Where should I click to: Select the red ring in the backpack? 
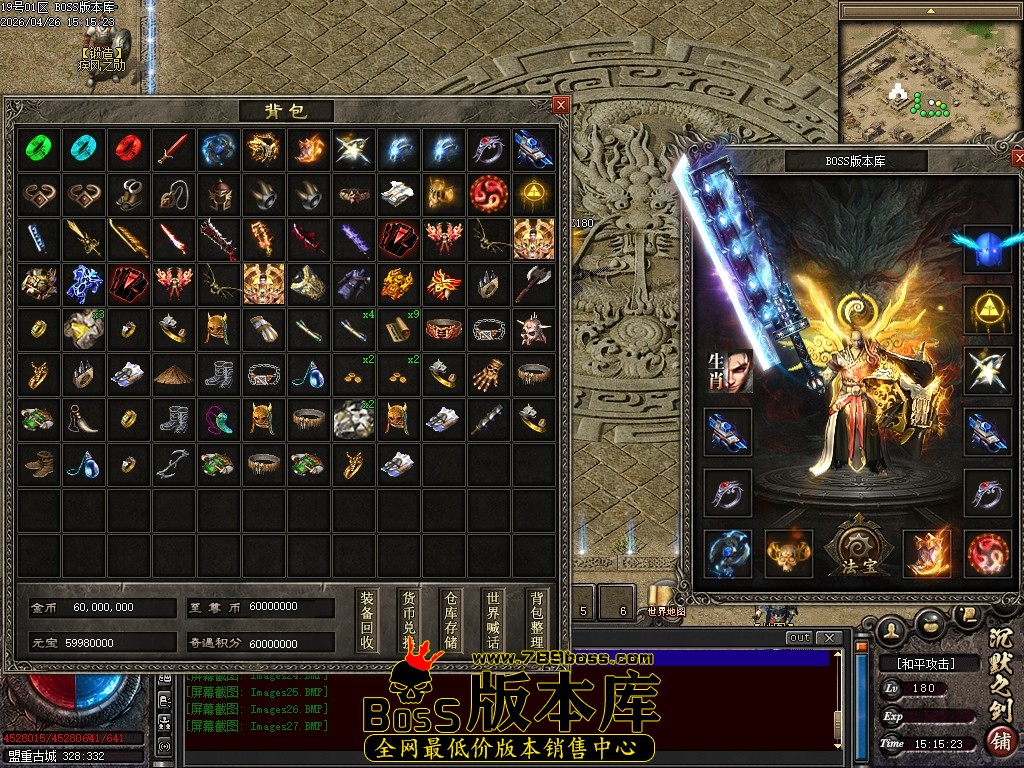128,150
